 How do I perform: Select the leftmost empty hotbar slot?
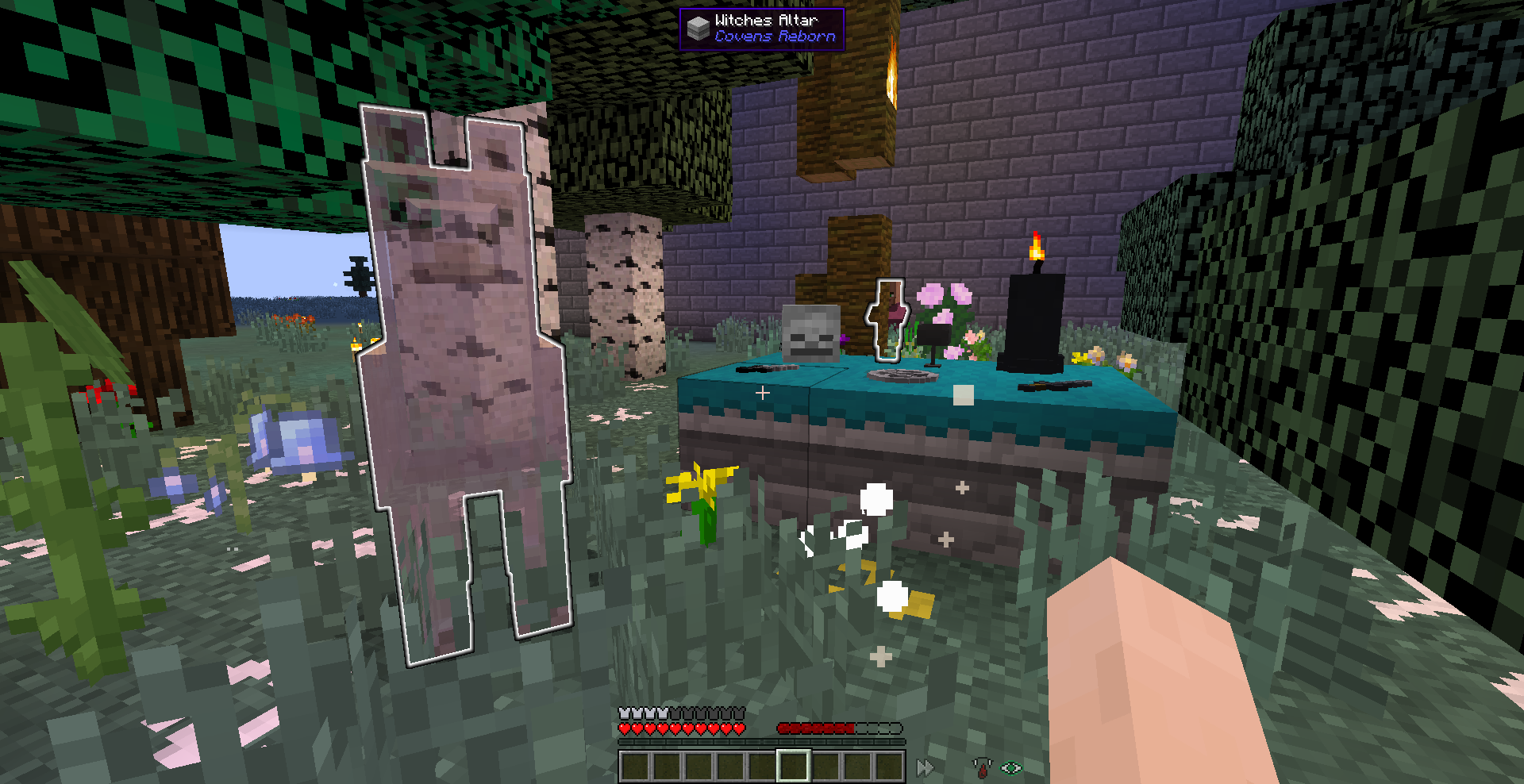click(635, 764)
